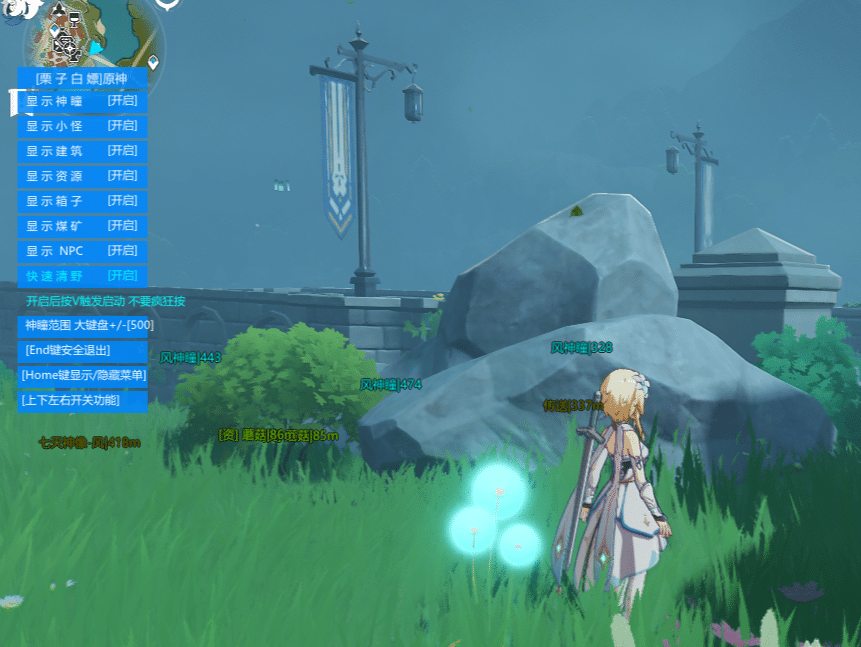Toggle the 显示建筑 option
The image size is (861, 647).
(x=82, y=151)
